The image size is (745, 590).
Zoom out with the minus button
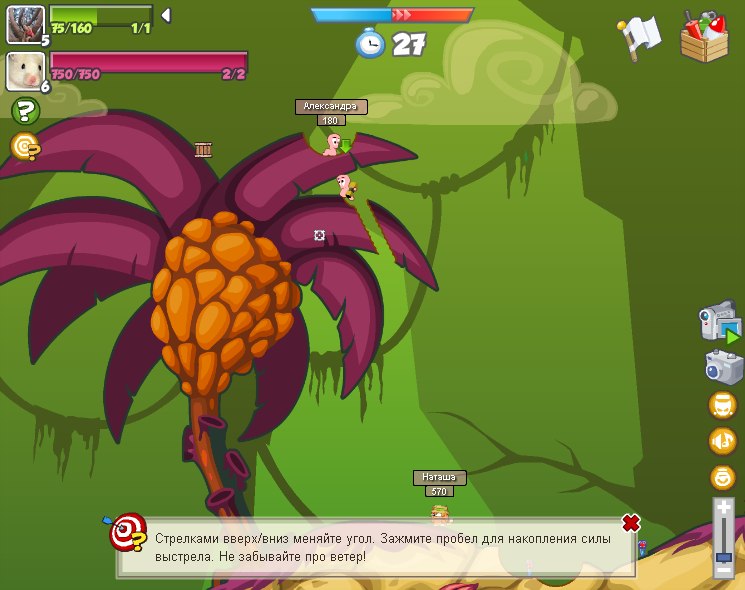pyautogui.click(x=723, y=570)
